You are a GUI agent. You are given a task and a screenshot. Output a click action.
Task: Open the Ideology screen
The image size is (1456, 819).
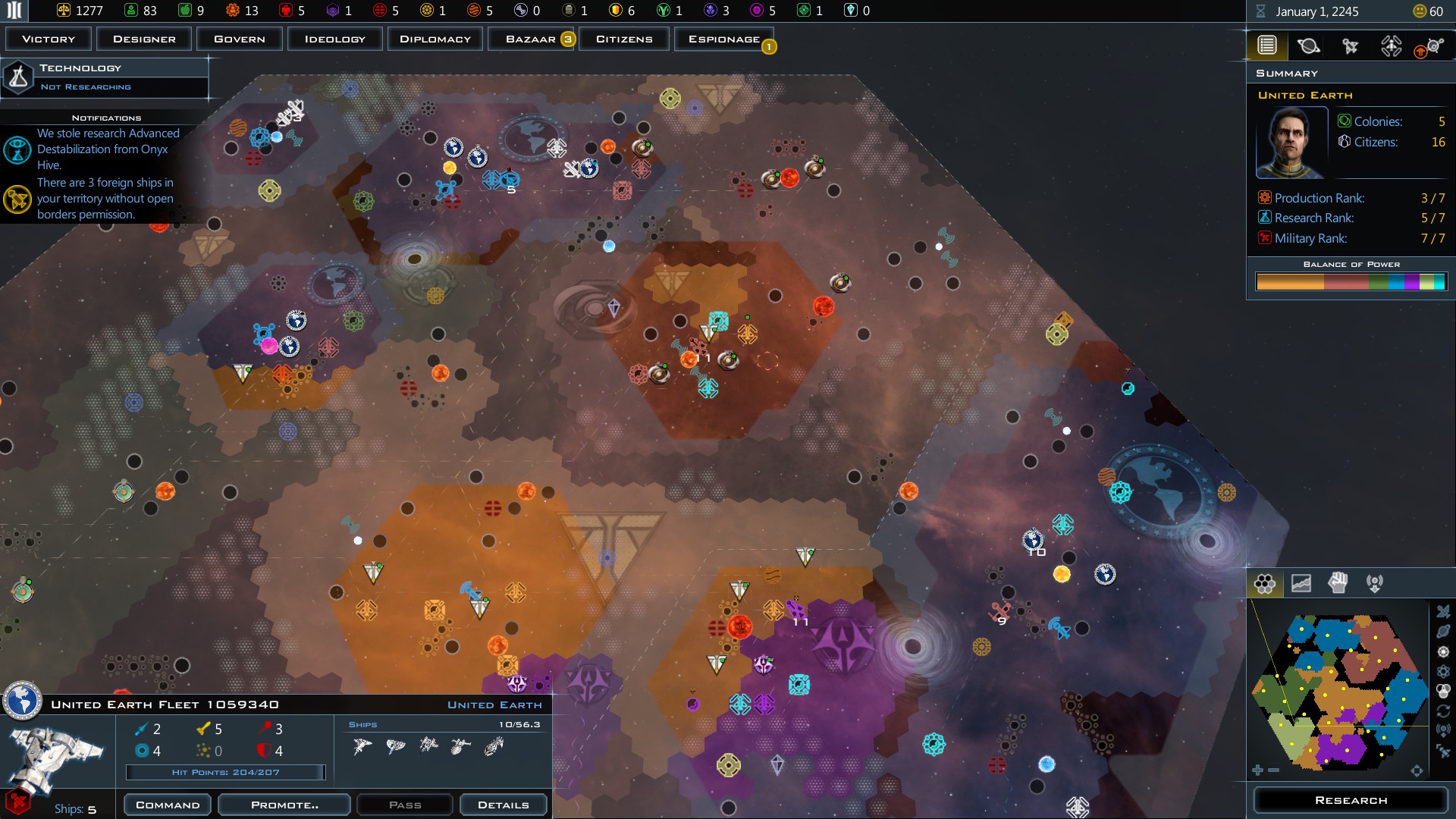(x=334, y=39)
